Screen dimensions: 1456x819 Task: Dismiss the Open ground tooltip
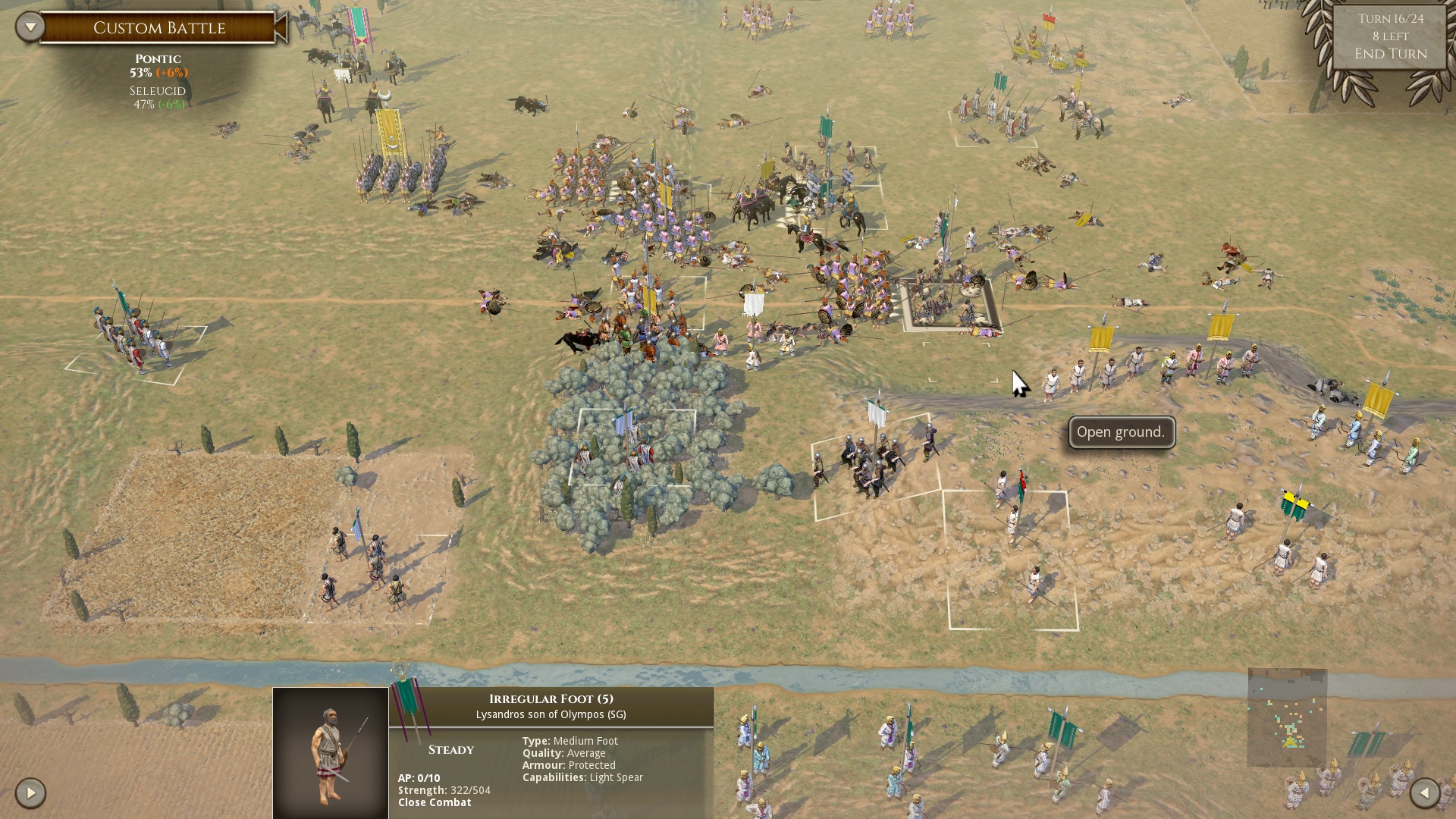click(x=1120, y=431)
